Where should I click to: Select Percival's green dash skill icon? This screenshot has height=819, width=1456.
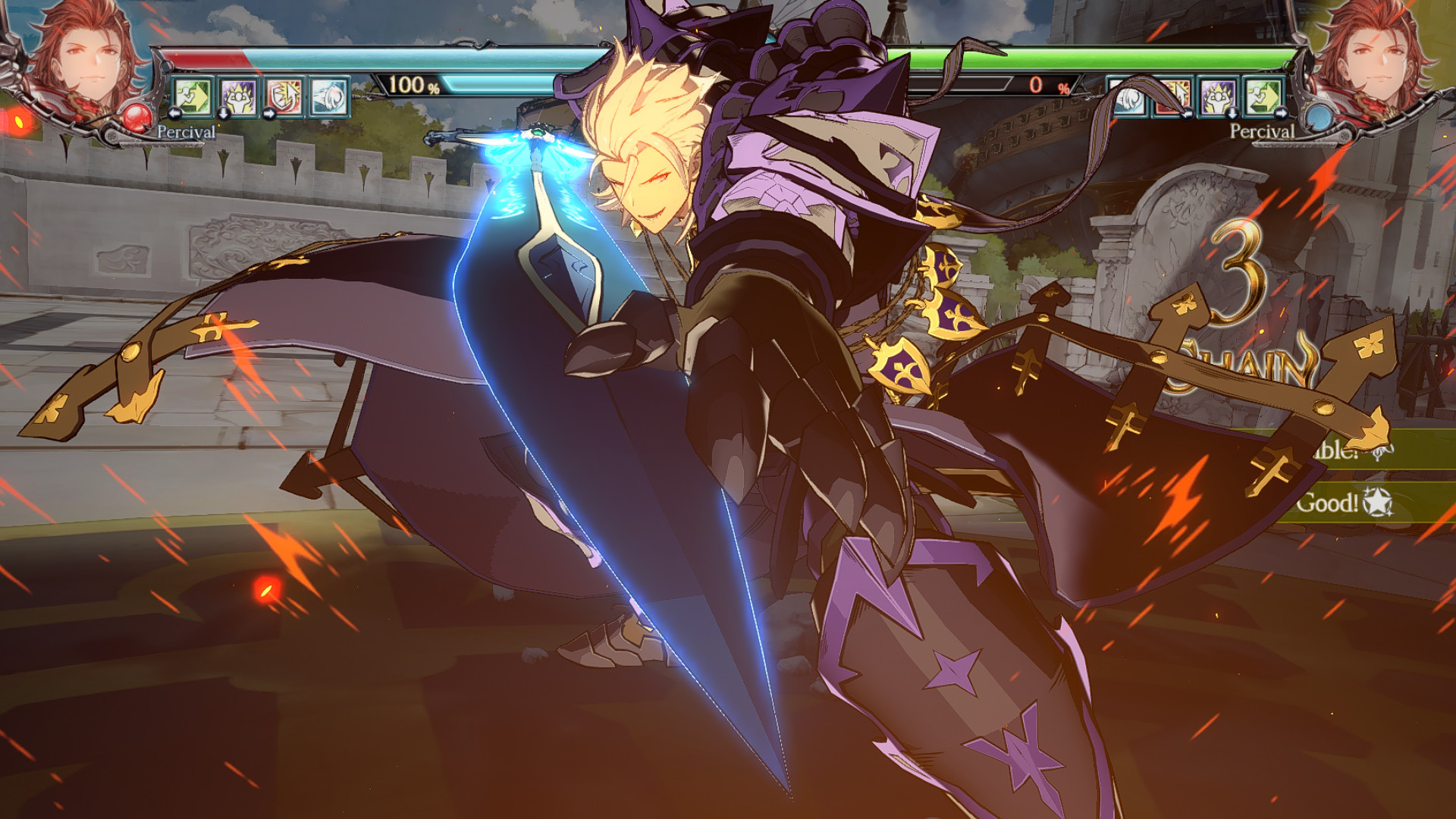[192, 98]
